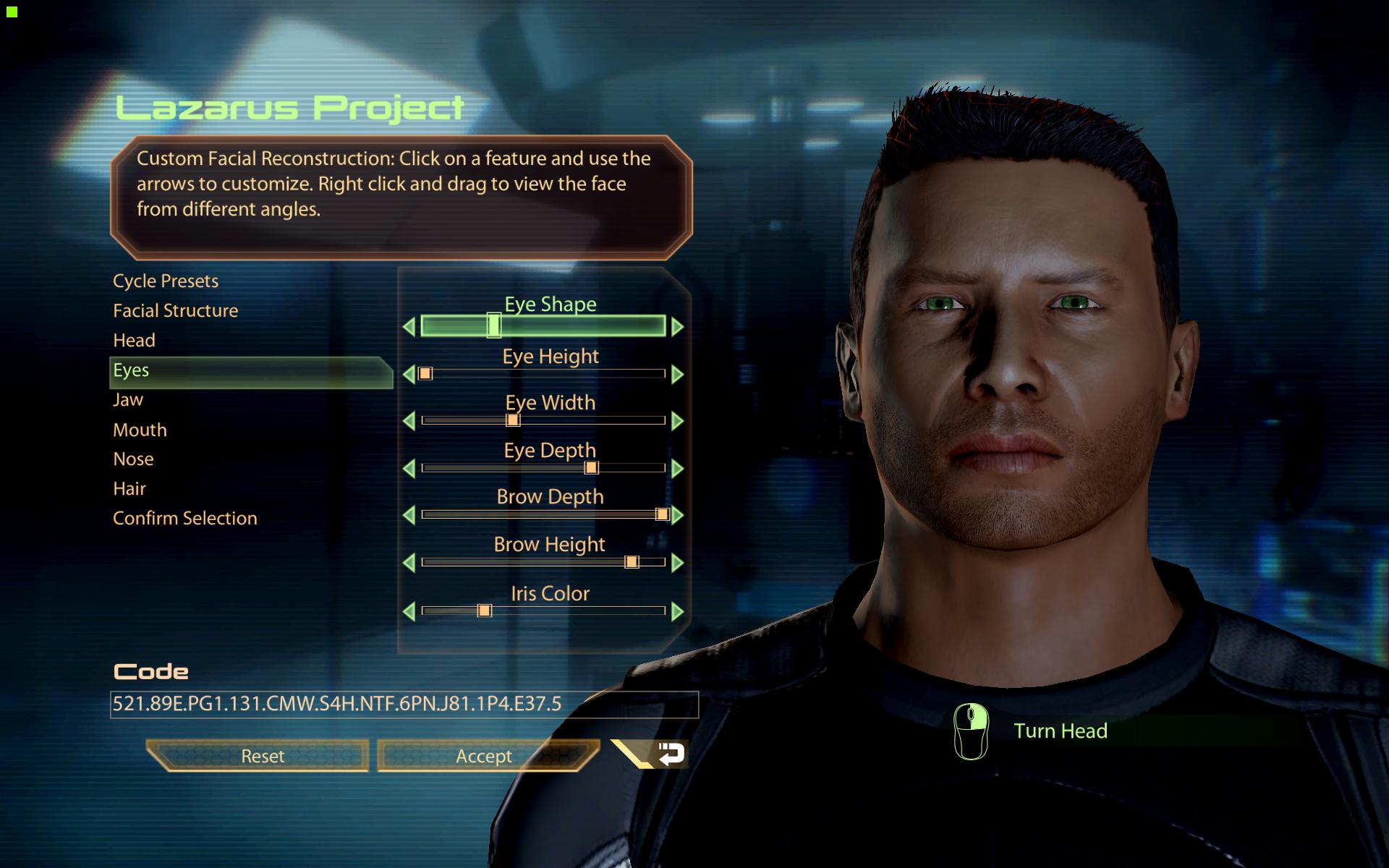Choose the Head customization category
Image resolution: width=1389 pixels, height=868 pixels.
pos(135,340)
